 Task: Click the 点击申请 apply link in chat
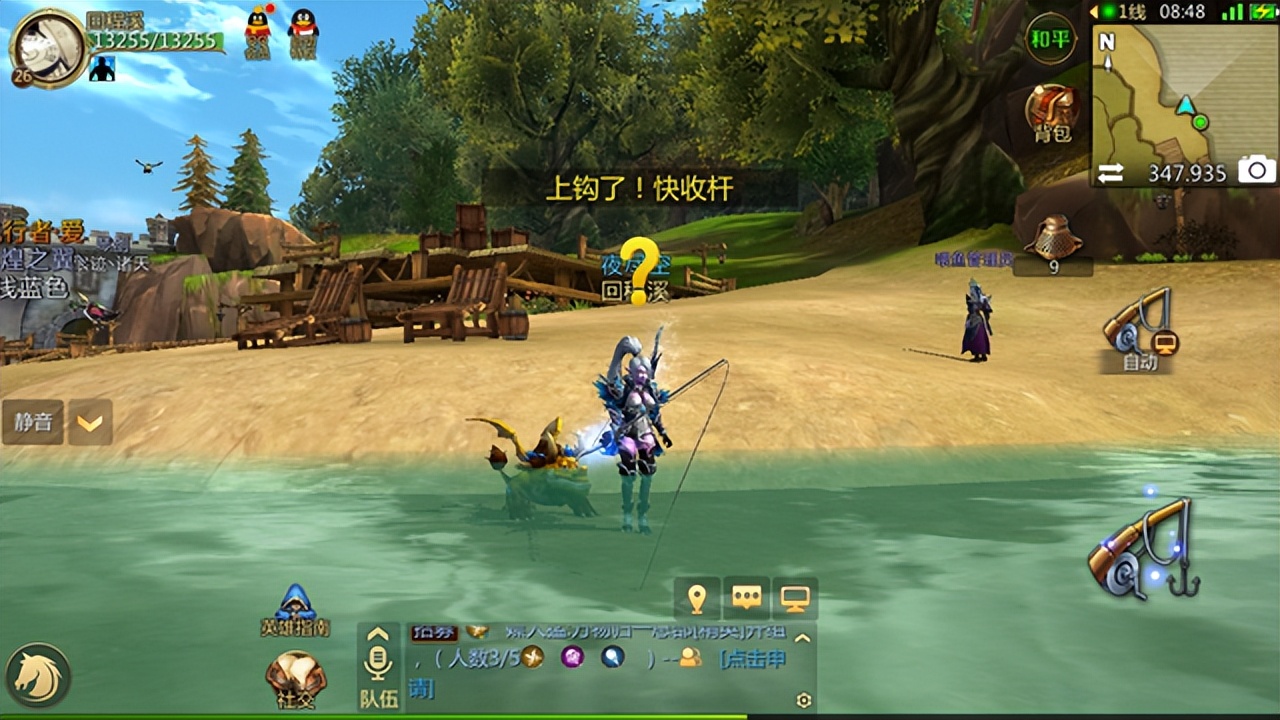tap(752, 658)
